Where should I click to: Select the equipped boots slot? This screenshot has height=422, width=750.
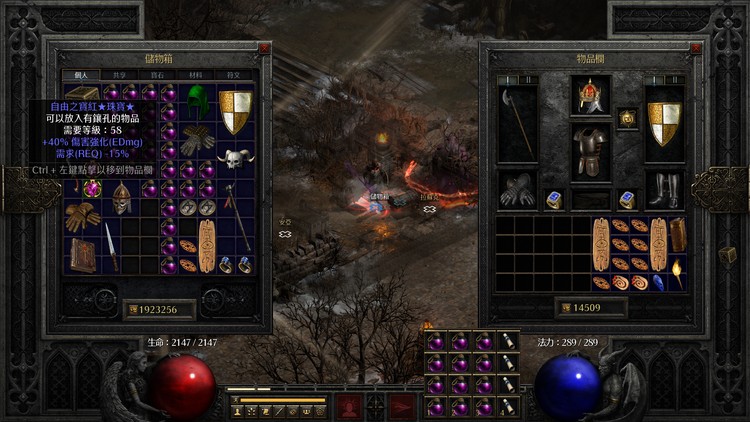tap(664, 189)
